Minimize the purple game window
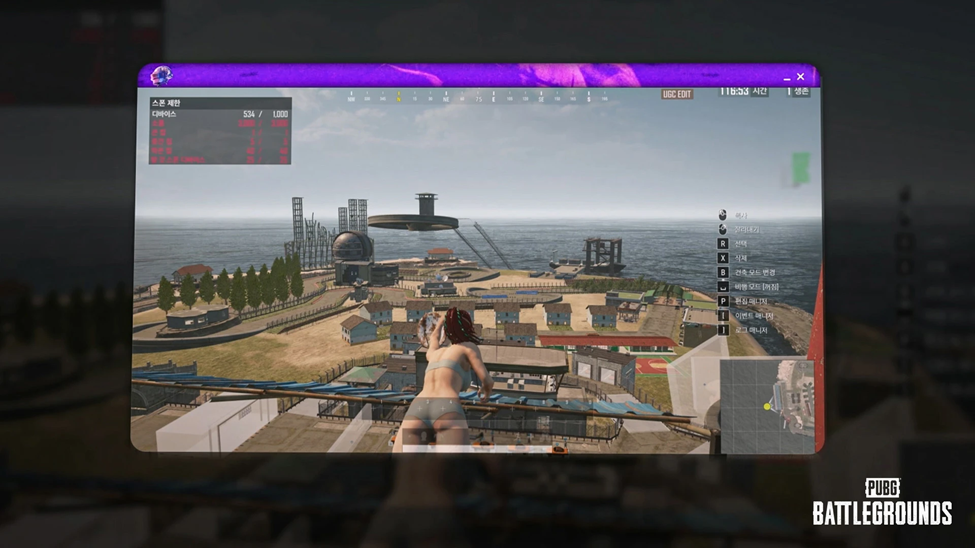Viewport: 975px width, 548px height. [x=787, y=77]
